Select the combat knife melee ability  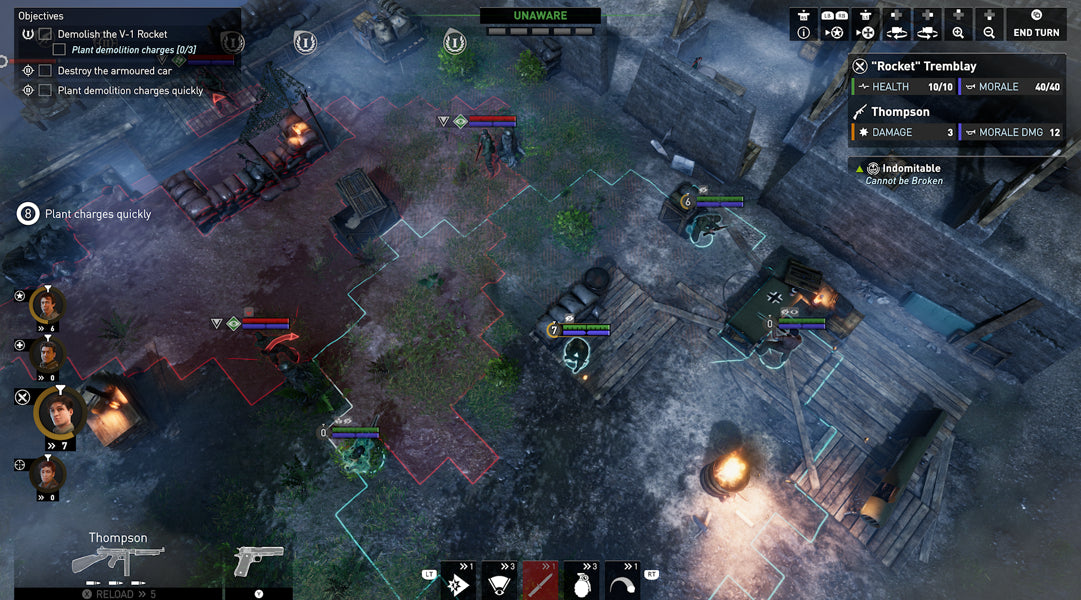point(540,580)
